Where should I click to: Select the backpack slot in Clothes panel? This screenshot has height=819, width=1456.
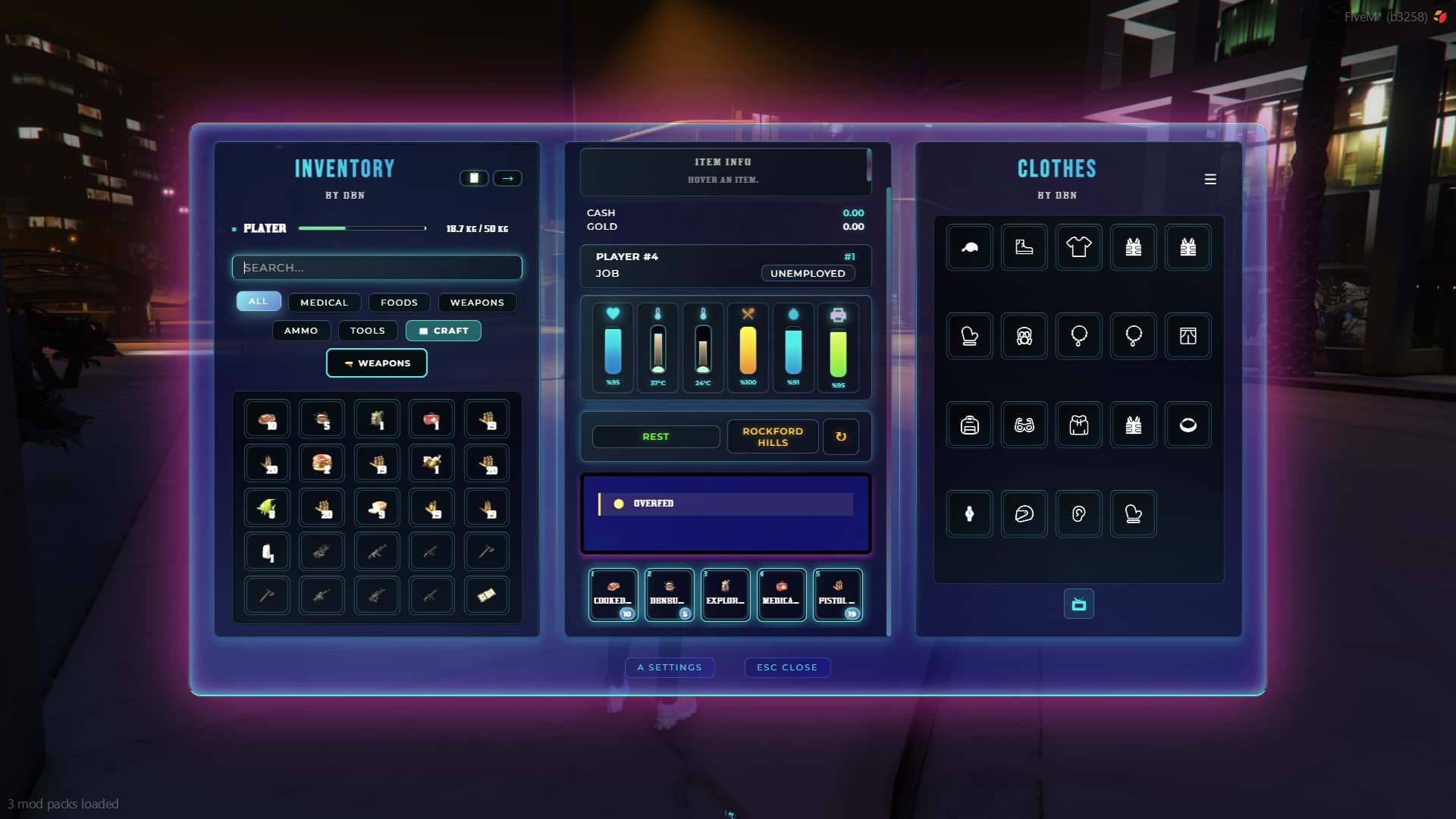click(969, 425)
